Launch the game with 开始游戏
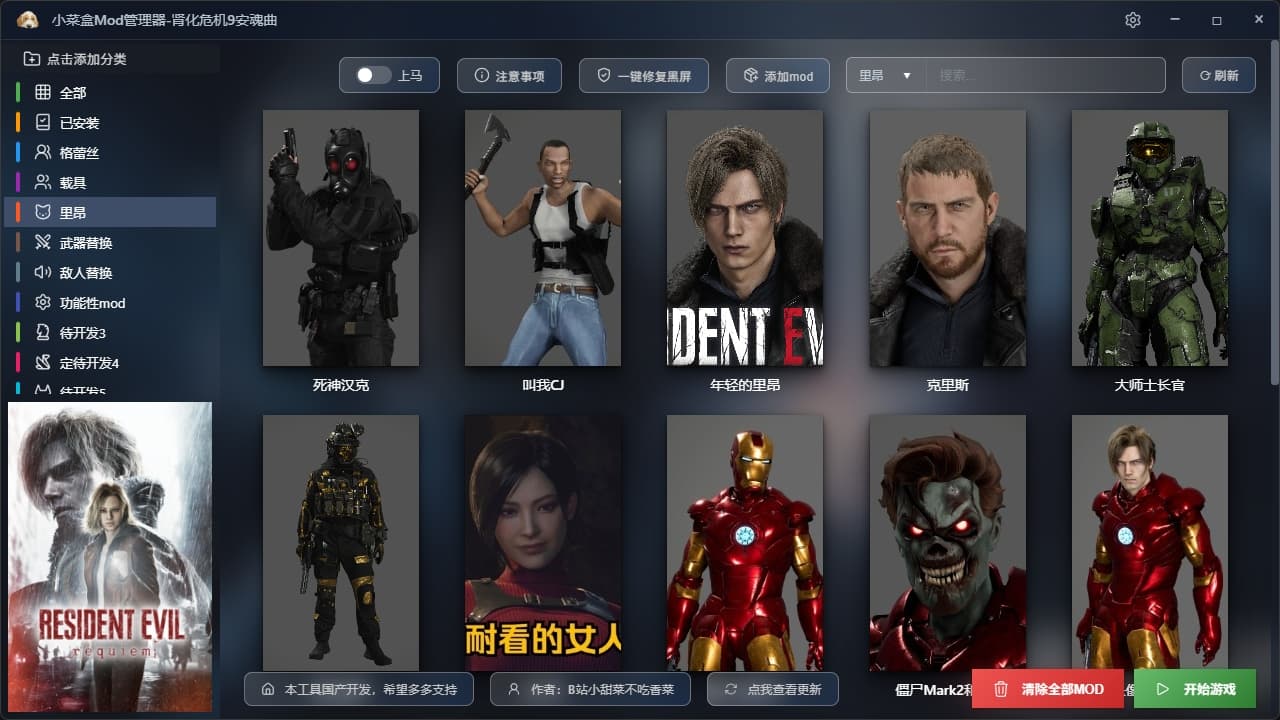This screenshot has width=1280, height=720. point(1194,689)
